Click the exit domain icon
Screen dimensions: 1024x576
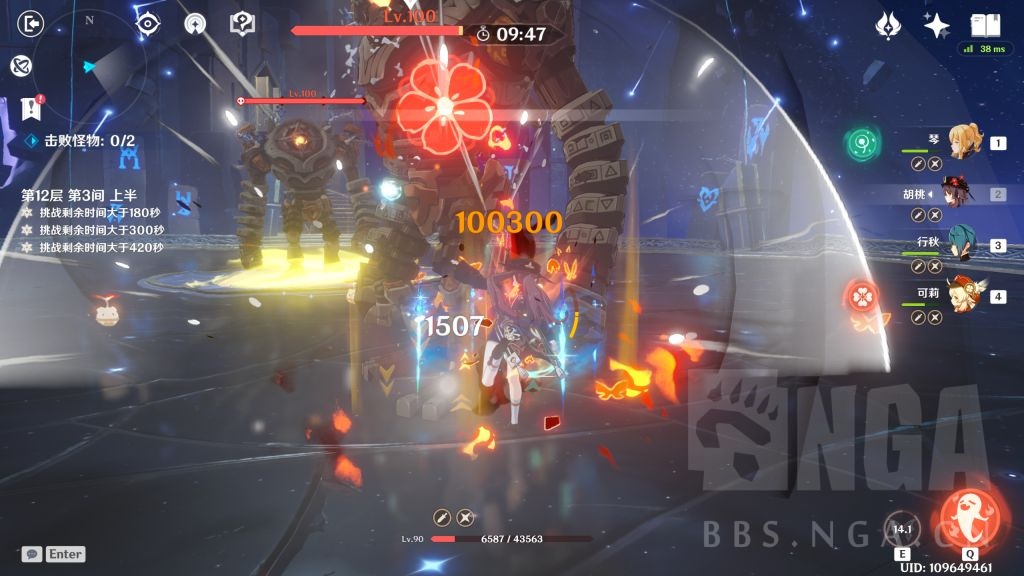32,24
